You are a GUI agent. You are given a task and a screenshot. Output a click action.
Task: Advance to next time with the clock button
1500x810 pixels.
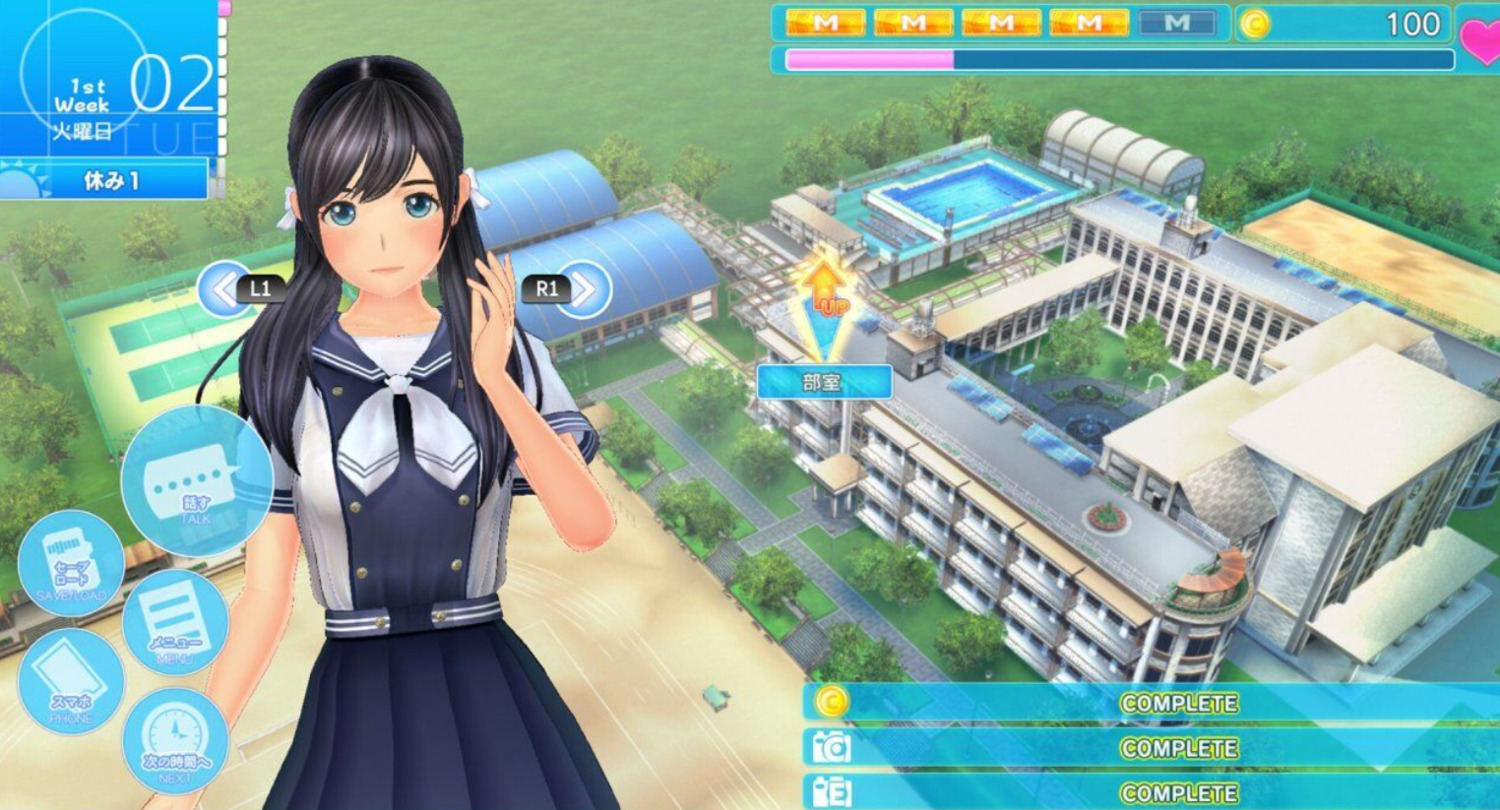tap(175, 740)
